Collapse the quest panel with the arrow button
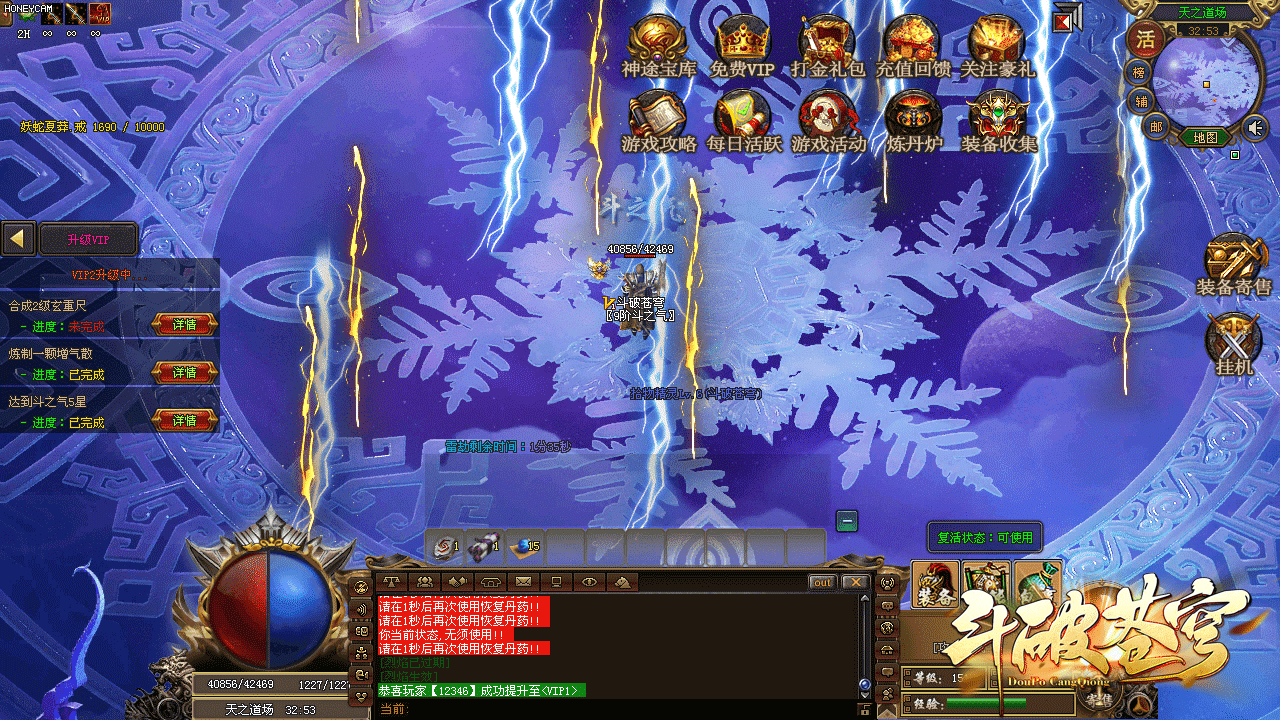1280x720 pixels. [x=18, y=239]
